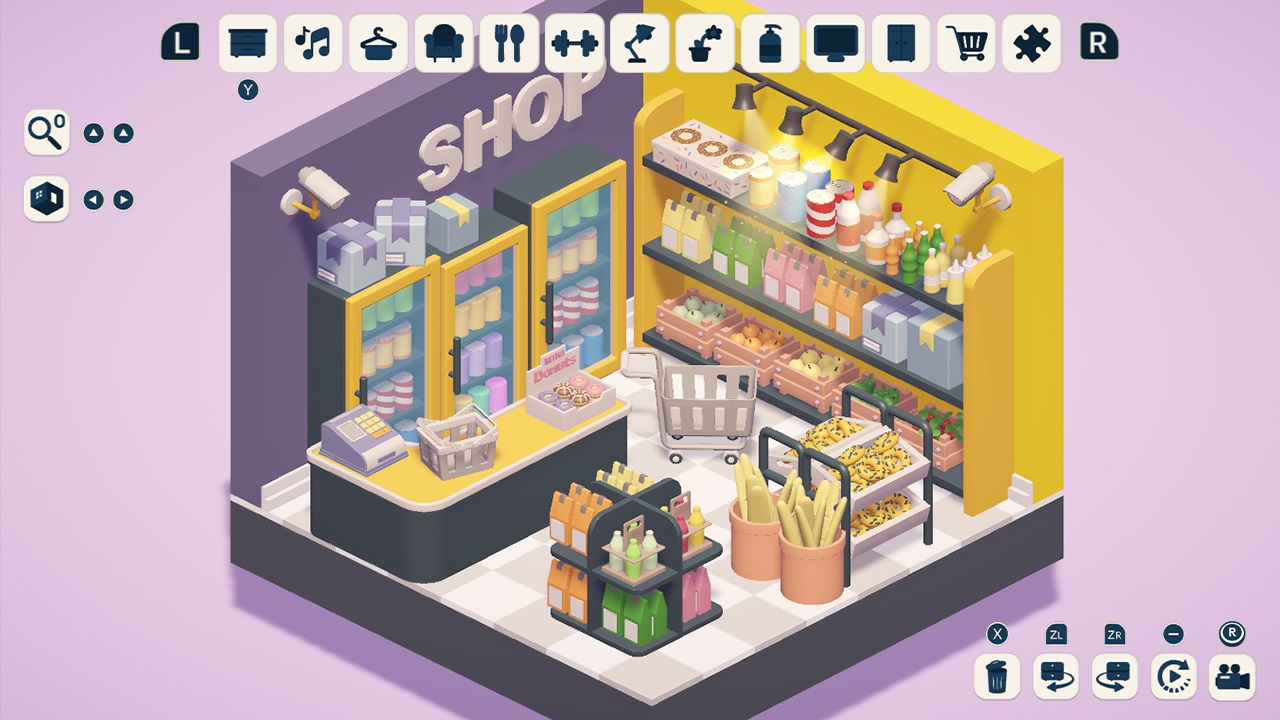Rotate the object counterclockwise with ZL

[x=1054, y=676]
